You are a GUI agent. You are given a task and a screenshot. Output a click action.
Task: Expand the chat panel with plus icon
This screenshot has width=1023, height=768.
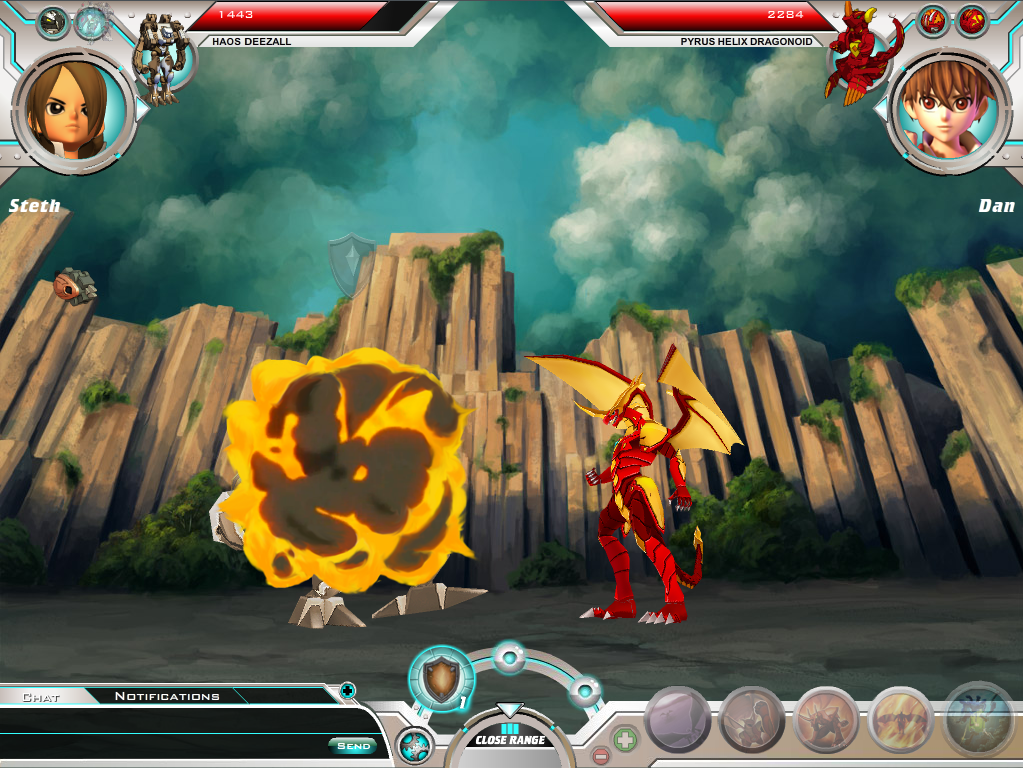(347, 689)
